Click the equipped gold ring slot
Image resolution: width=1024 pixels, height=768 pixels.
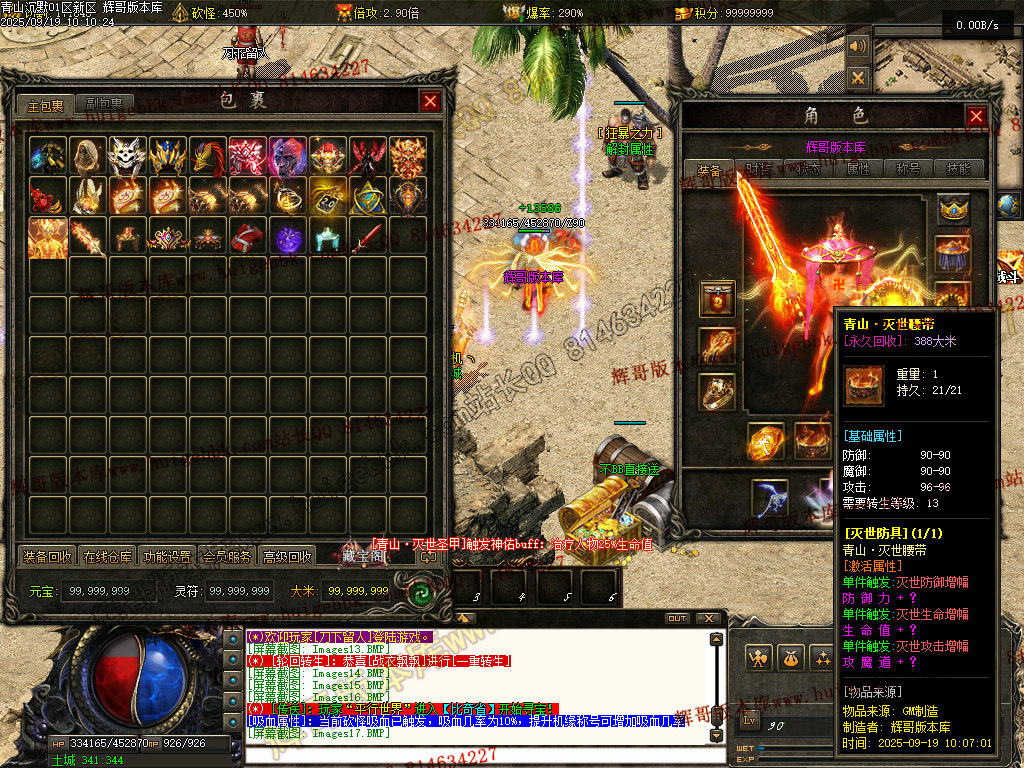(x=716, y=392)
